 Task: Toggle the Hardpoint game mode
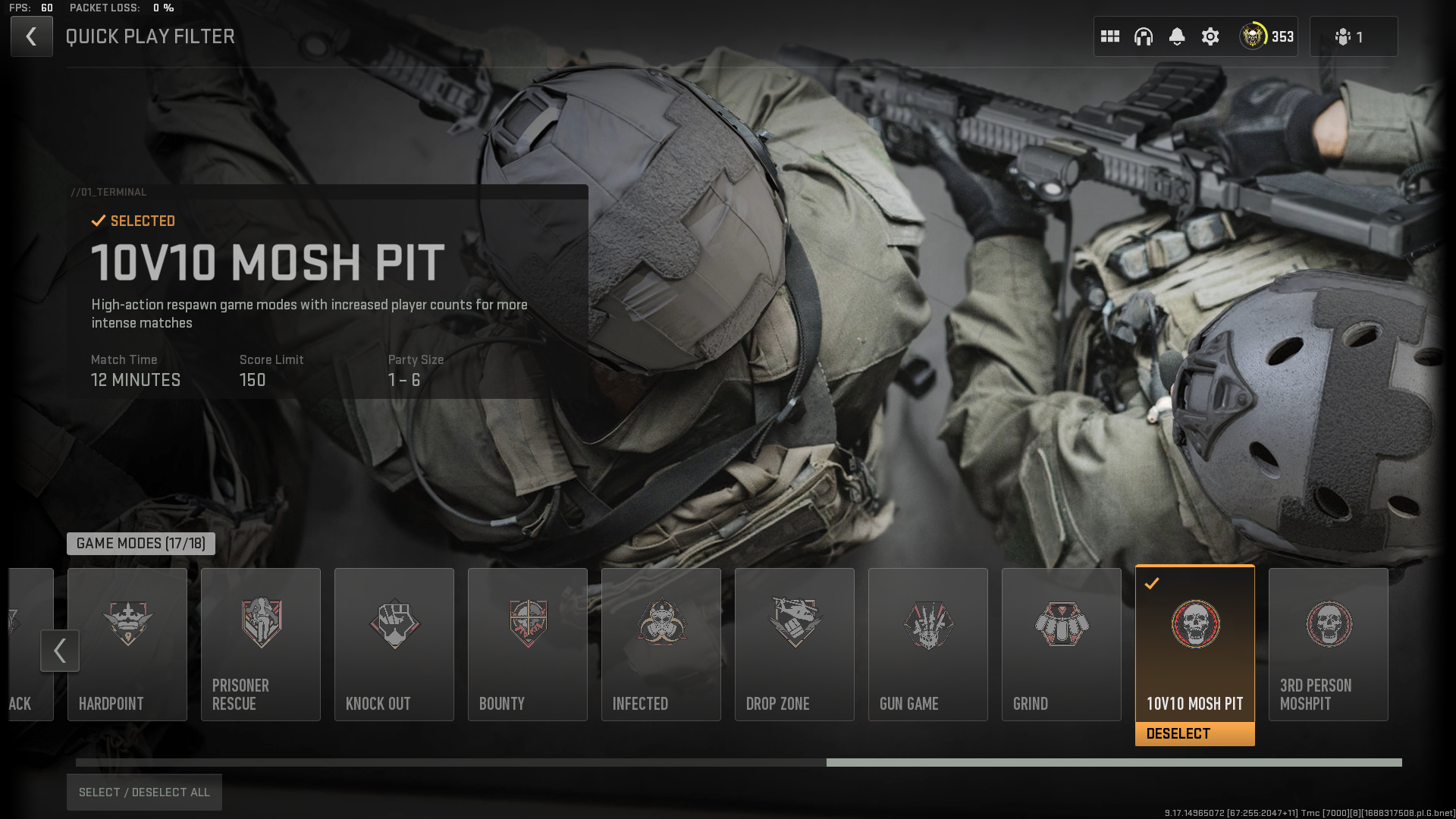[127, 645]
